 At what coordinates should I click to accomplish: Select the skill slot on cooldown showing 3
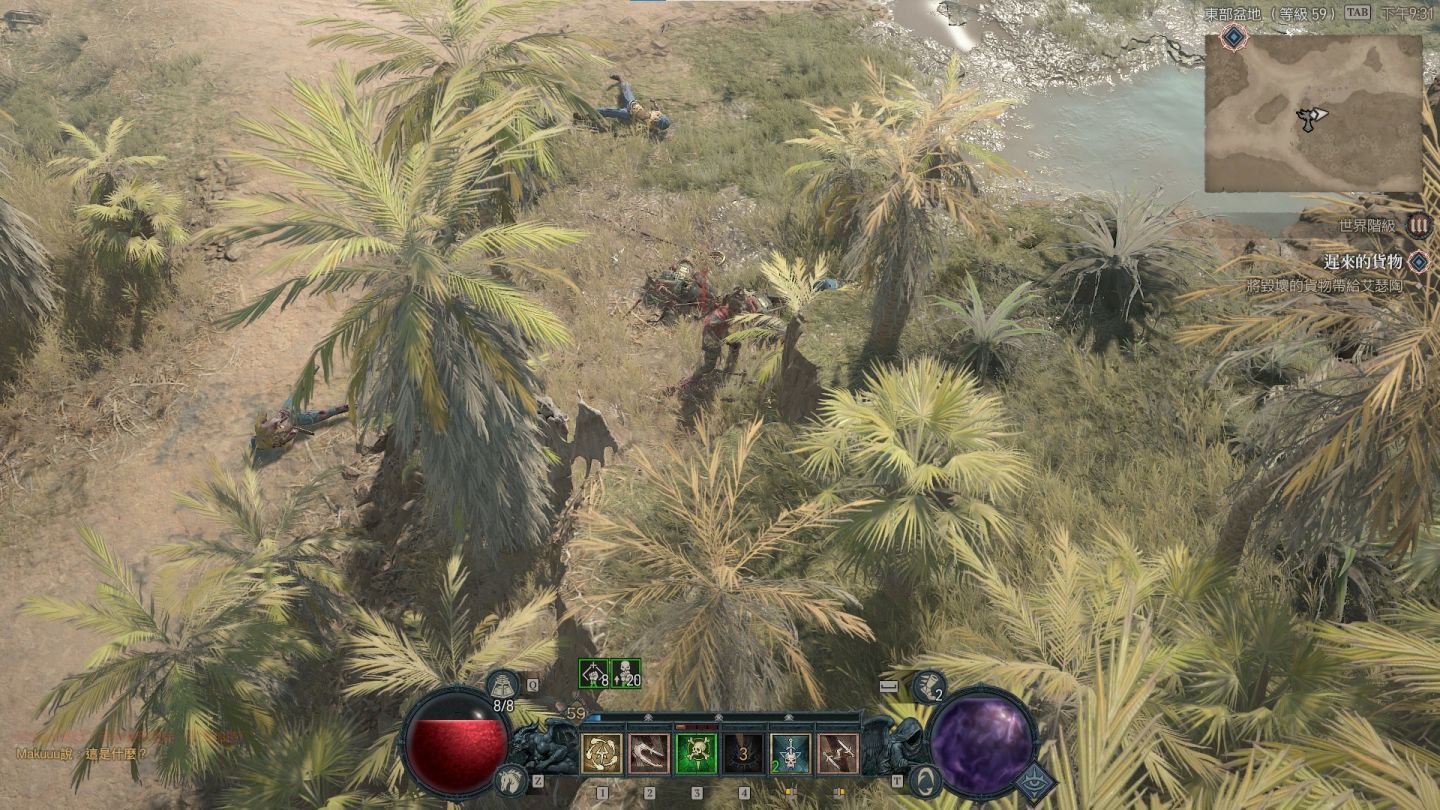click(x=743, y=754)
